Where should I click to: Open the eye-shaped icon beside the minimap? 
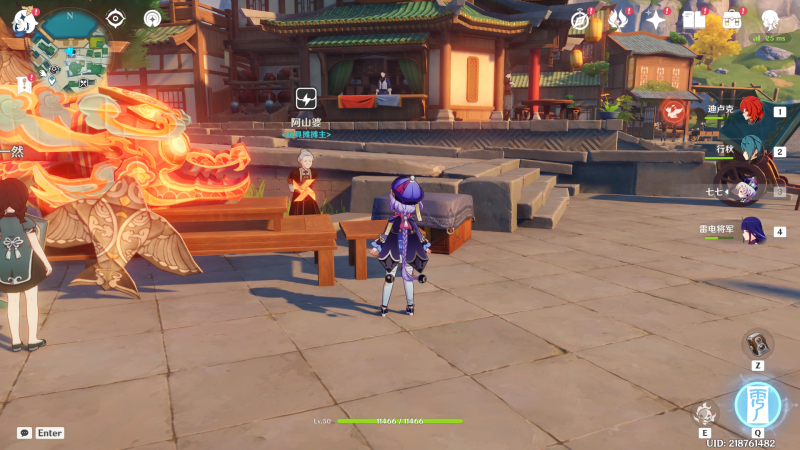pos(116,18)
